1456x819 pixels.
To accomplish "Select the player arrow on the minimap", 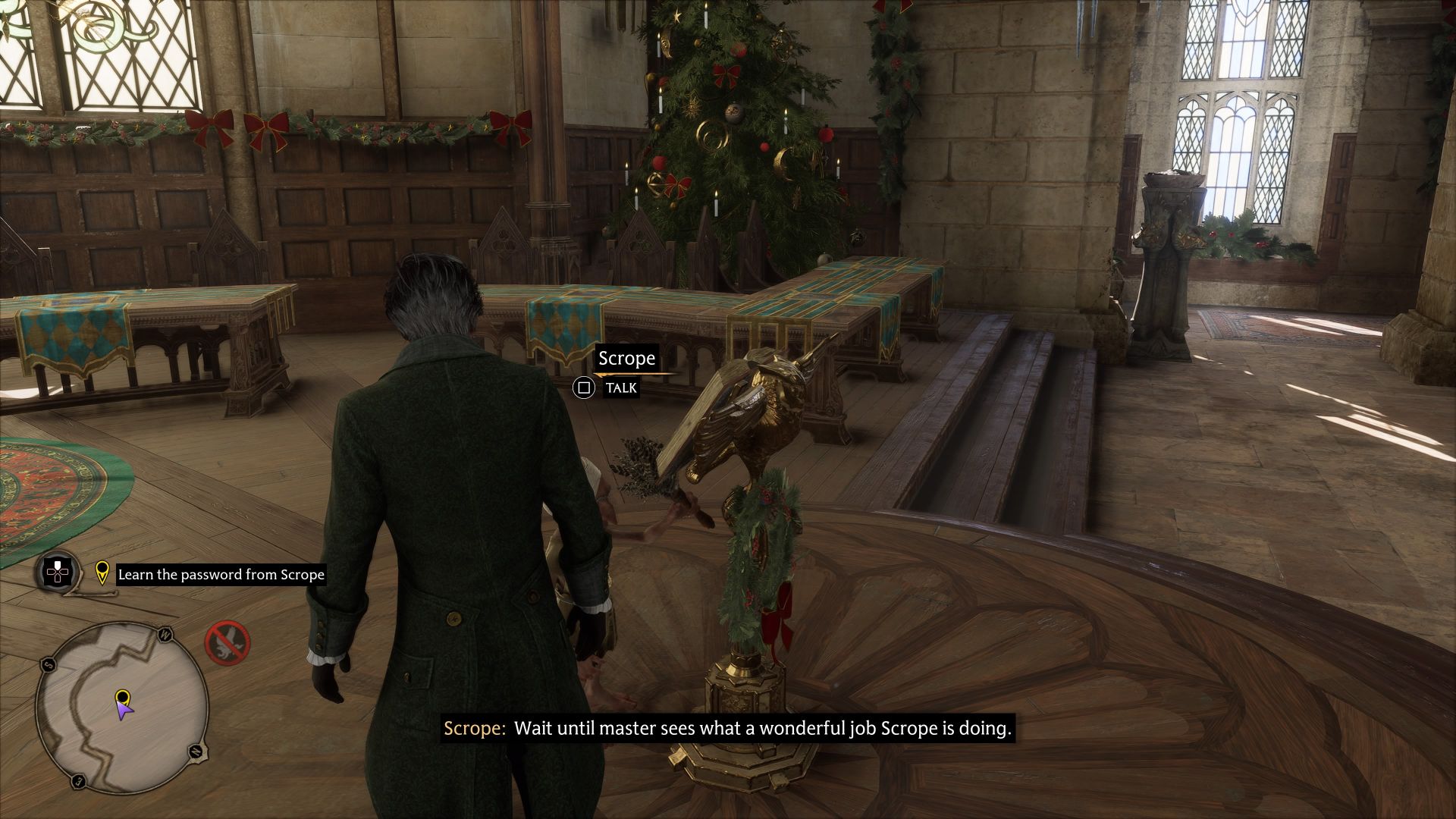I will tap(125, 711).
